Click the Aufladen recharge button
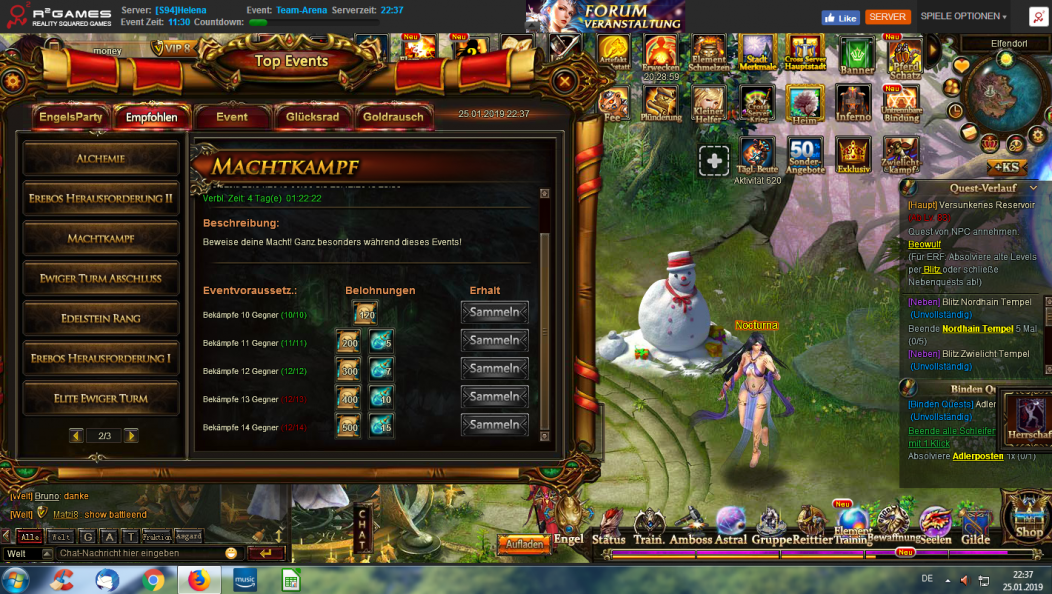The height and width of the screenshot is (594, 1052). tap(524, 545)
